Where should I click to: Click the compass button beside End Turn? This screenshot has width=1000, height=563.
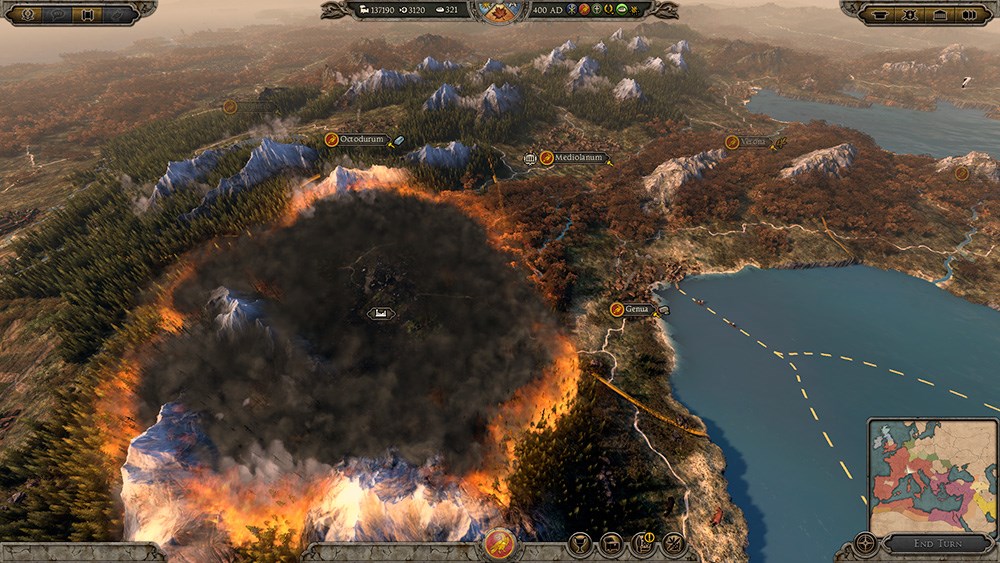click(x=866, y=545)
